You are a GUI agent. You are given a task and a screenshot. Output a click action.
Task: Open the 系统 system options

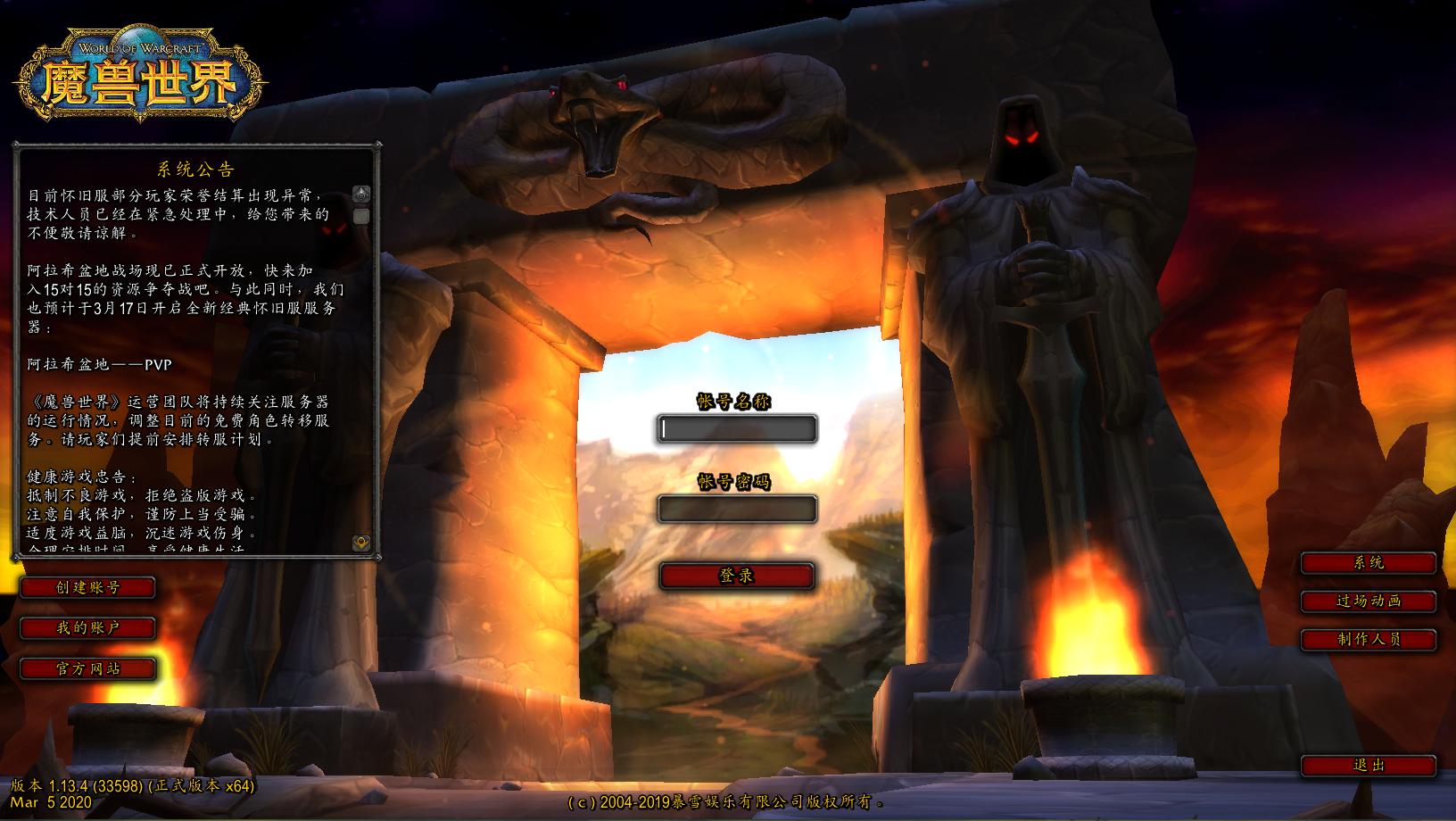click(1369, 562)
